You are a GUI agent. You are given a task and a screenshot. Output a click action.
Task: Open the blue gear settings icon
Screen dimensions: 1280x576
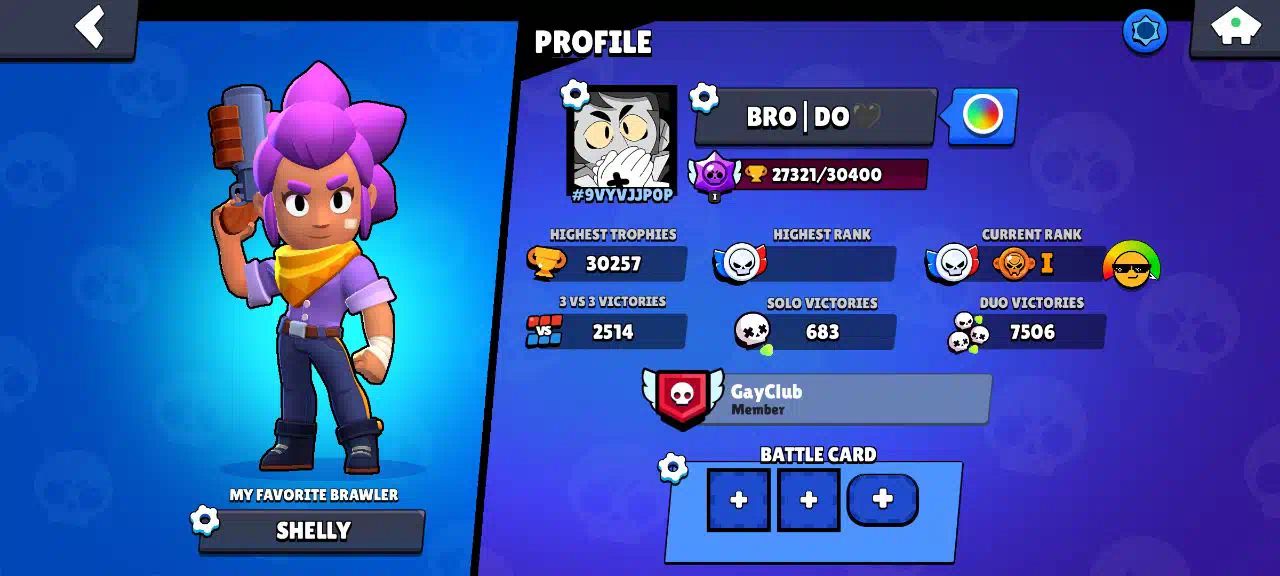coord(1145,31)
